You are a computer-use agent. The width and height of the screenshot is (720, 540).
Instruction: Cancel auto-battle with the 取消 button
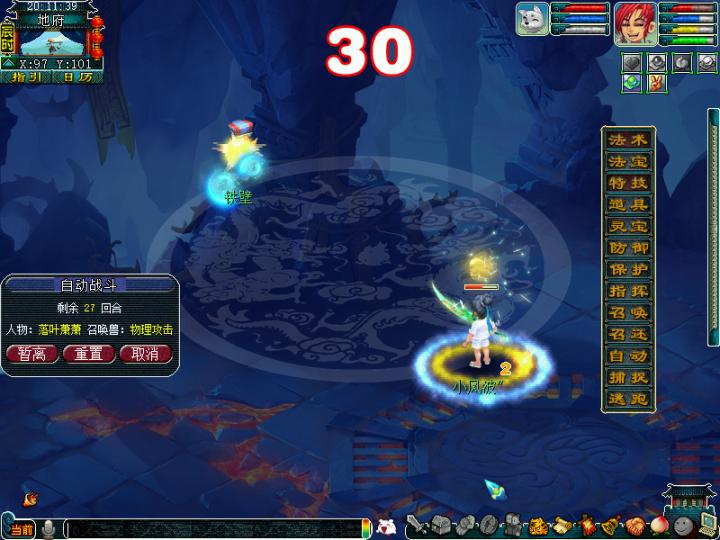click(x=145, y=354)
